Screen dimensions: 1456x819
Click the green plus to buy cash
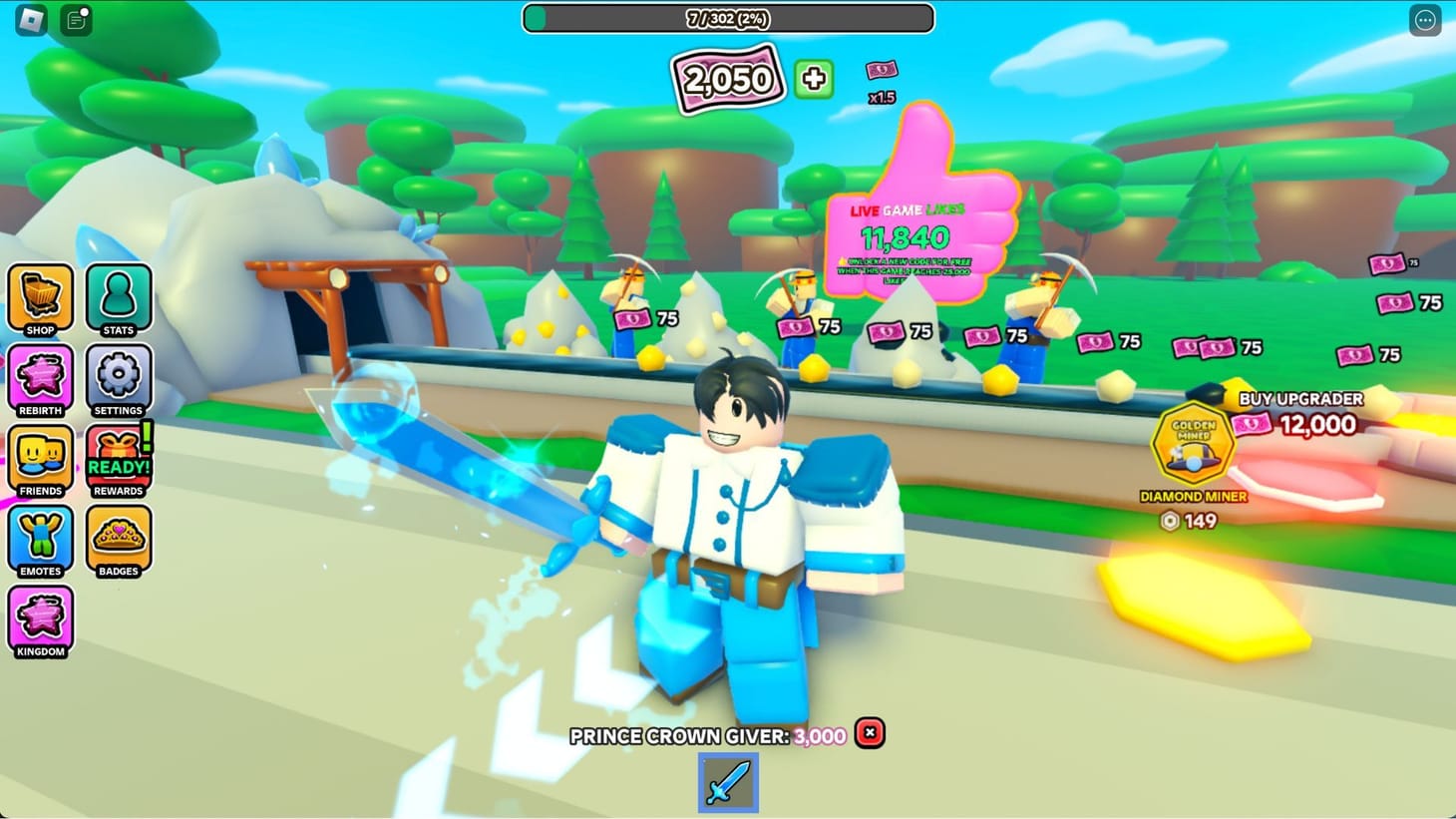click(x=813, y=79)
